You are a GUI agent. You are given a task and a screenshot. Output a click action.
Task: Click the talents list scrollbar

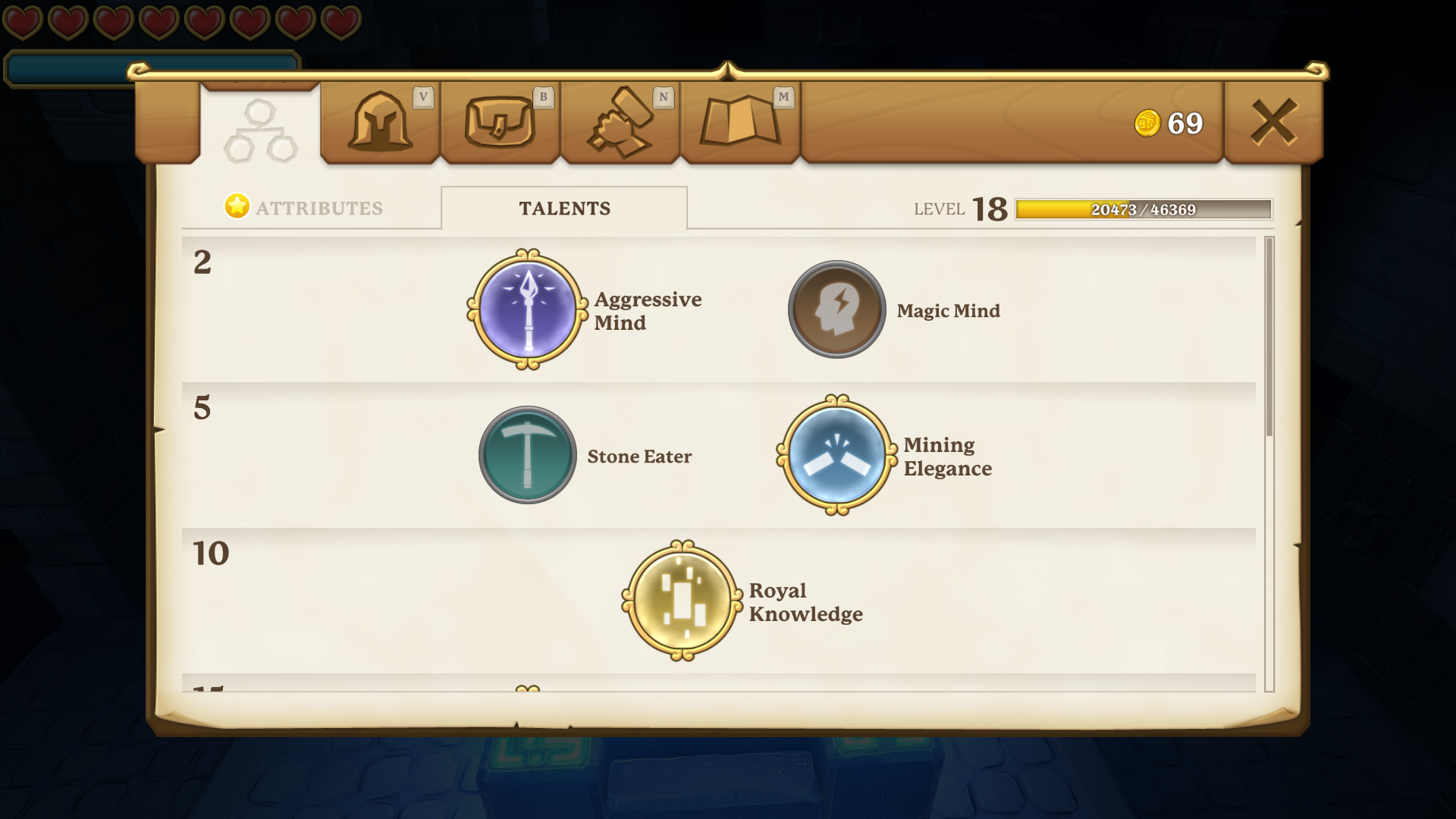(1269, 337)
